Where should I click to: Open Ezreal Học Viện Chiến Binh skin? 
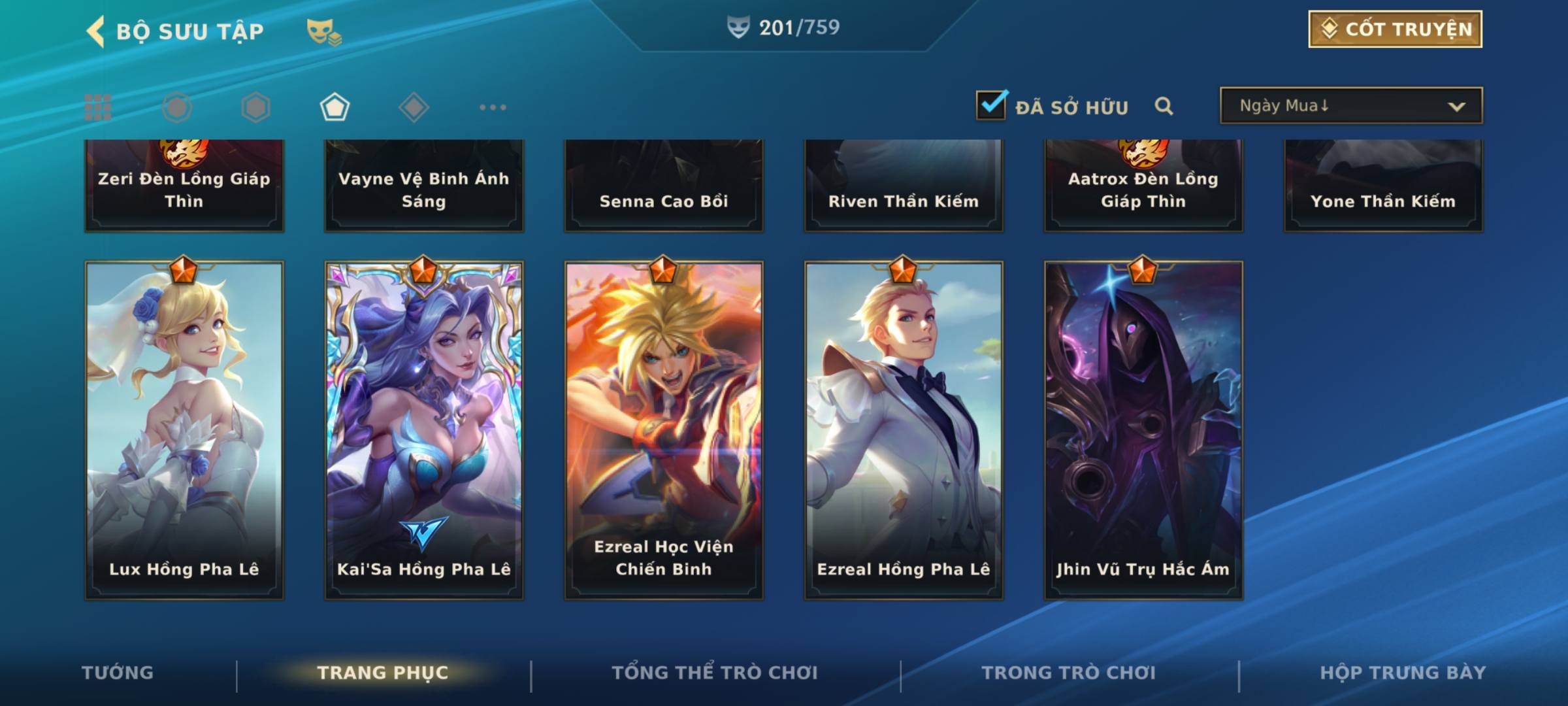click(664, 430)
